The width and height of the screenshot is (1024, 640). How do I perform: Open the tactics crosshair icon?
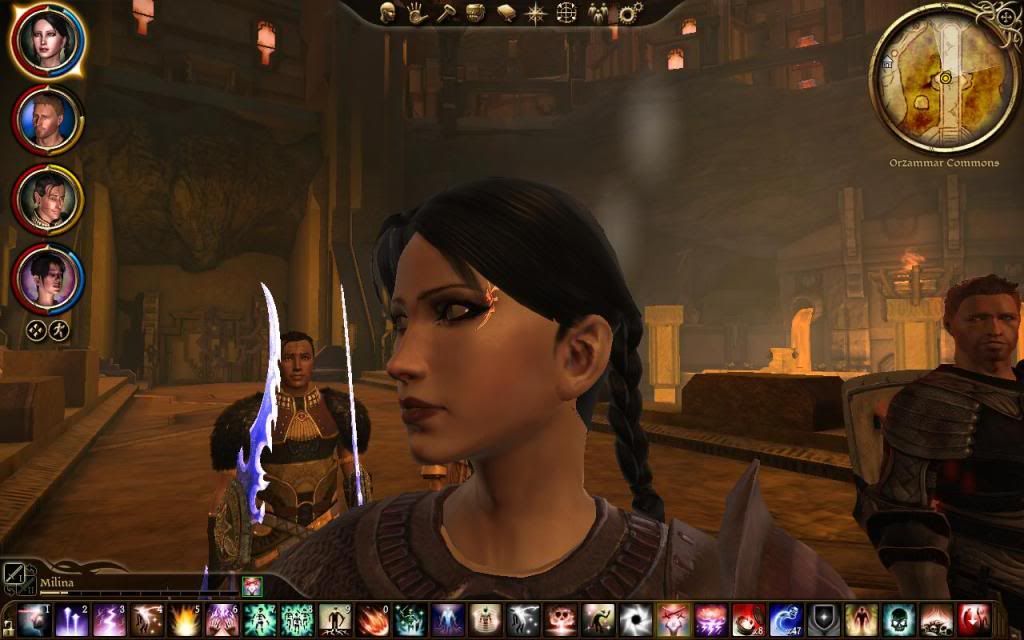tap(566, 13)
